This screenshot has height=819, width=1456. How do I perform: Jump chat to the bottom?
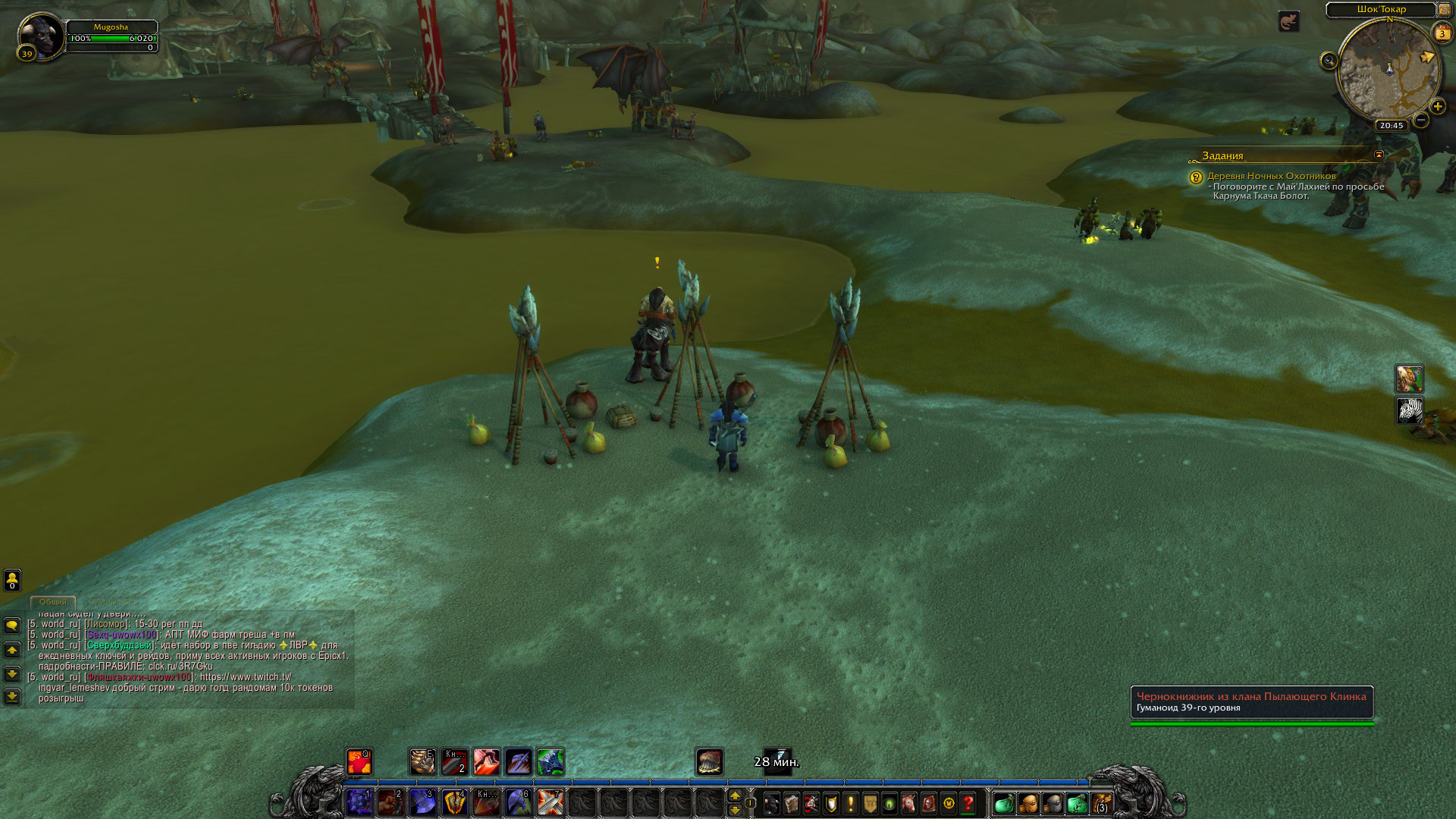pos(12,696)
